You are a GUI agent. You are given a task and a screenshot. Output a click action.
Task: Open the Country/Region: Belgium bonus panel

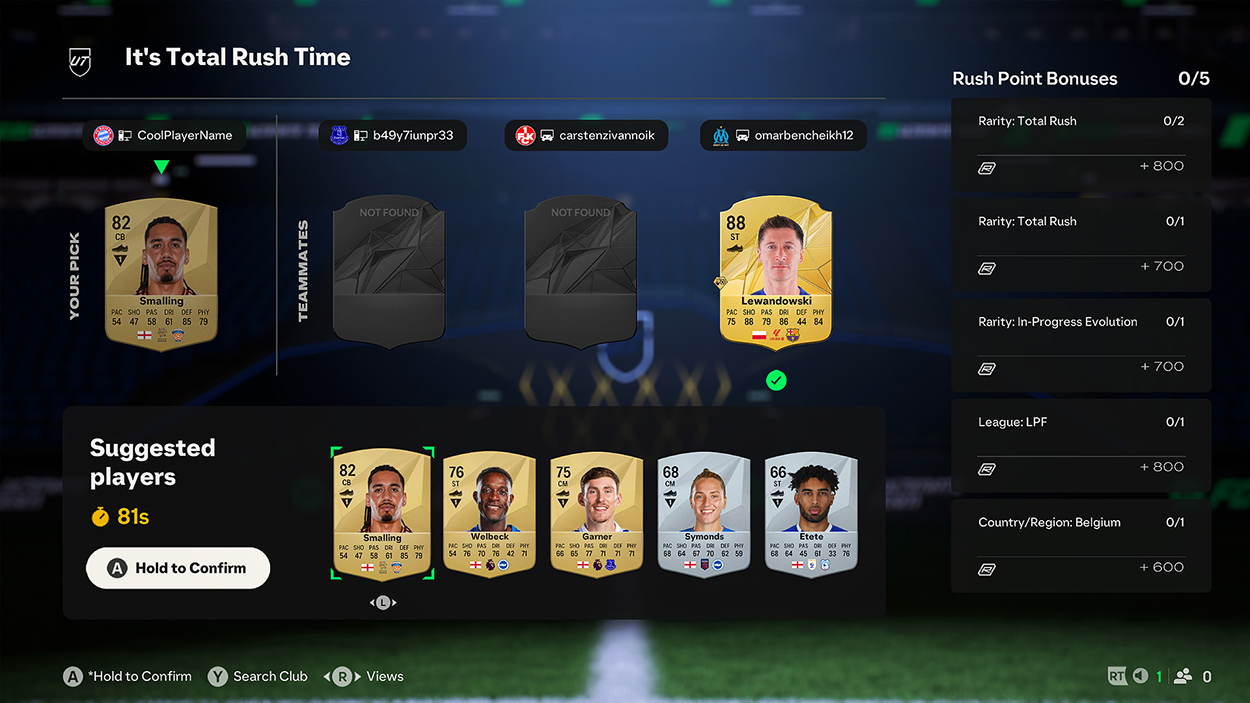pos(1081,545)
